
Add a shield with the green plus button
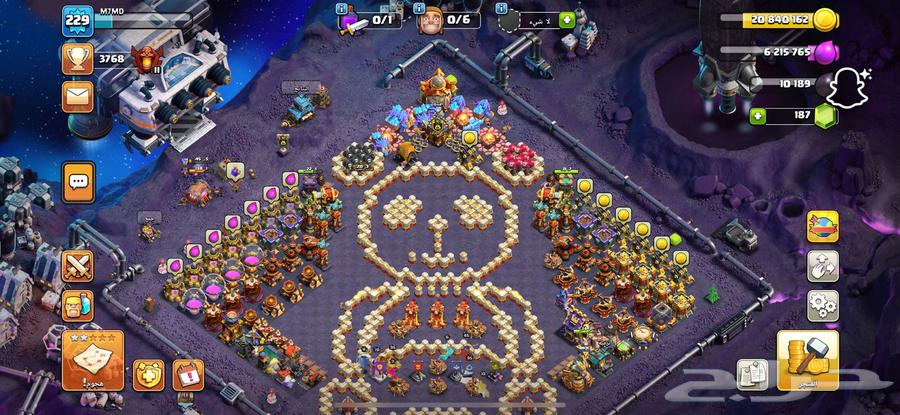(567, 19)
